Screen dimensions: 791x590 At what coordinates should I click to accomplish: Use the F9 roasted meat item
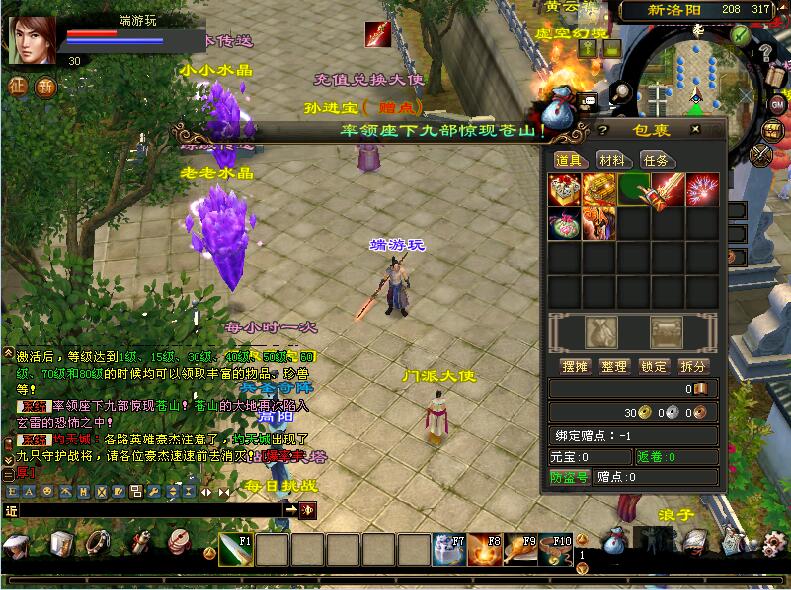point(520,550)
